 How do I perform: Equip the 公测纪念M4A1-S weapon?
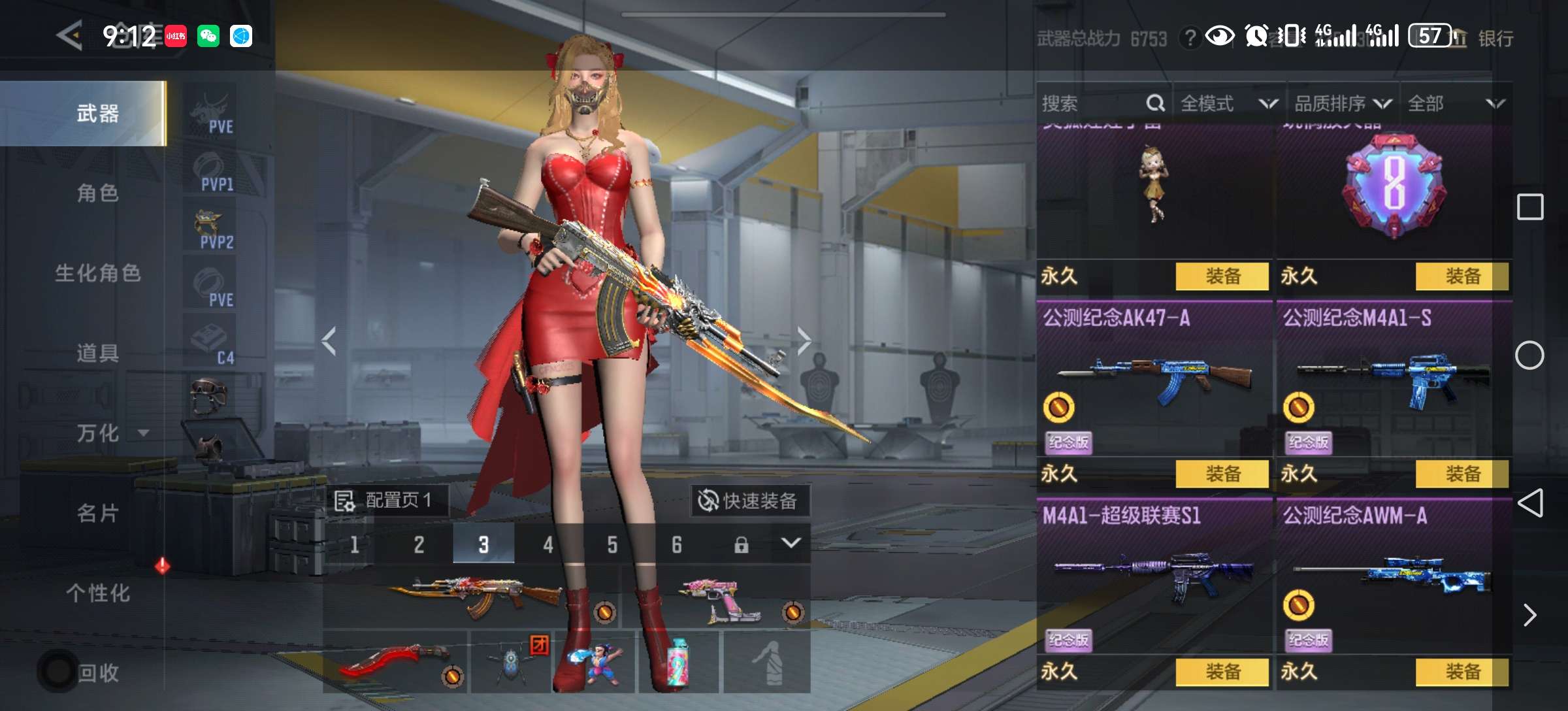pos(1462,474)
